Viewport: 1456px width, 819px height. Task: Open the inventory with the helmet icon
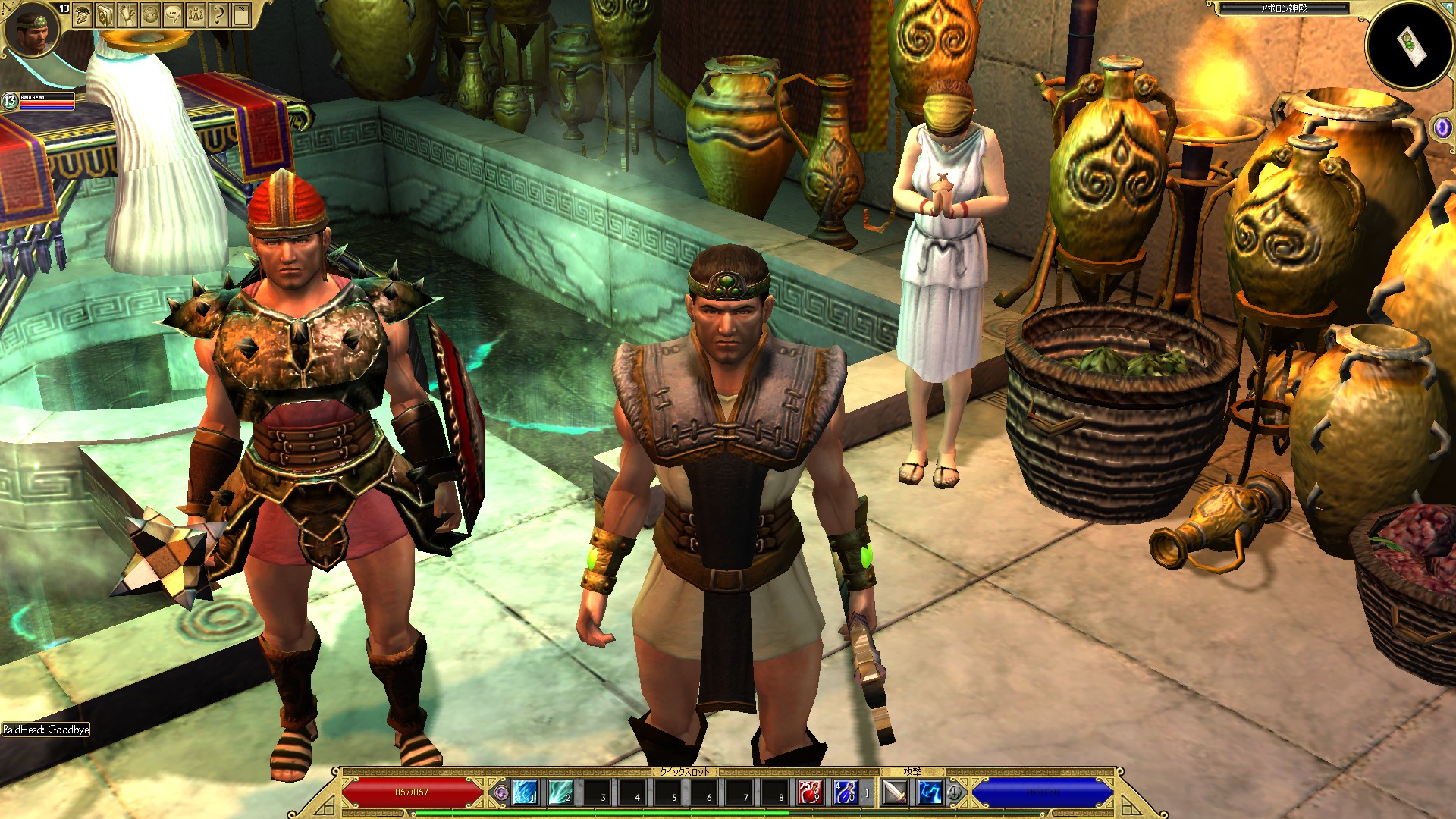82,14
